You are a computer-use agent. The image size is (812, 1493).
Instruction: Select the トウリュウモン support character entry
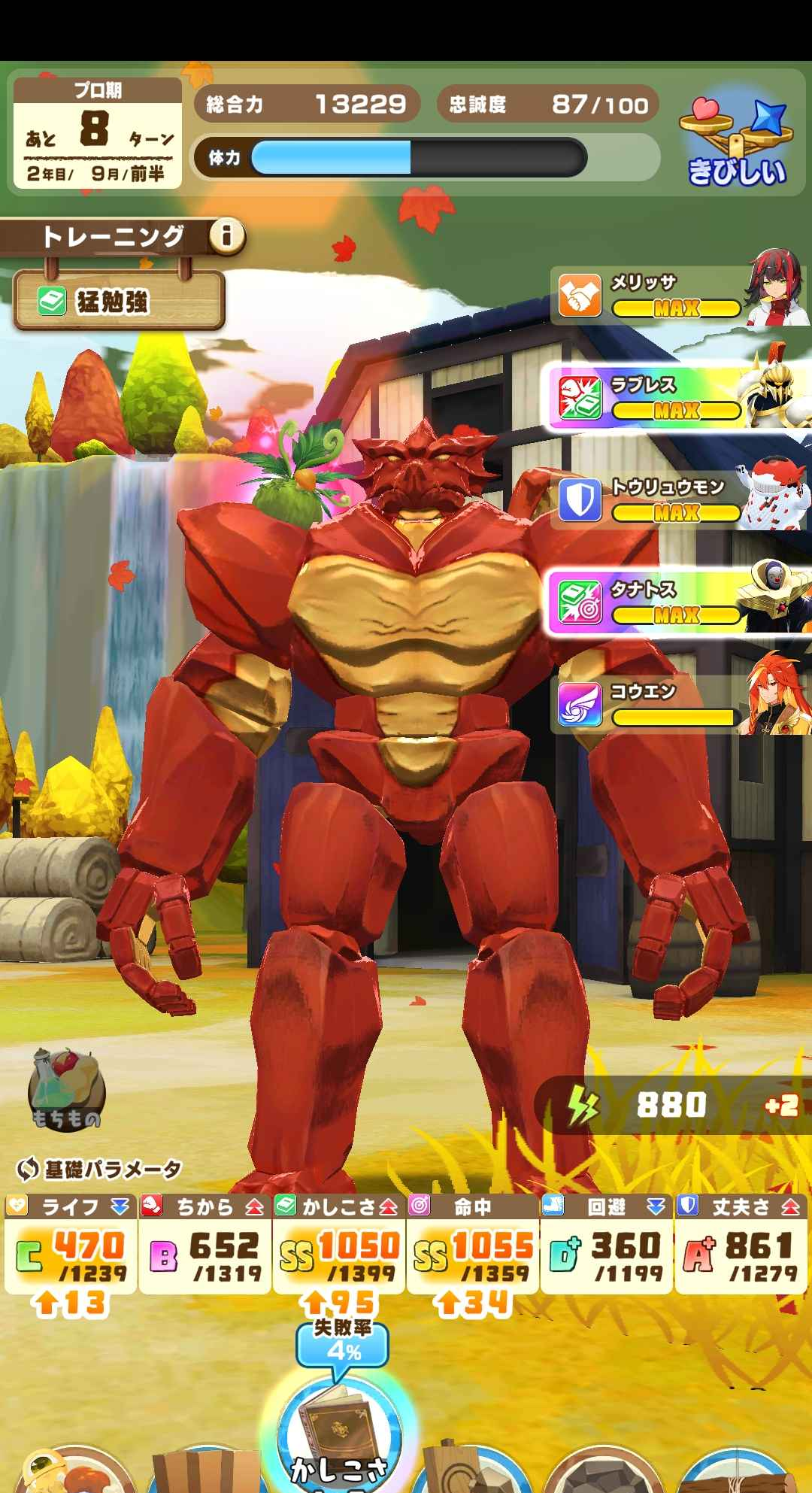tap(680, 500)
